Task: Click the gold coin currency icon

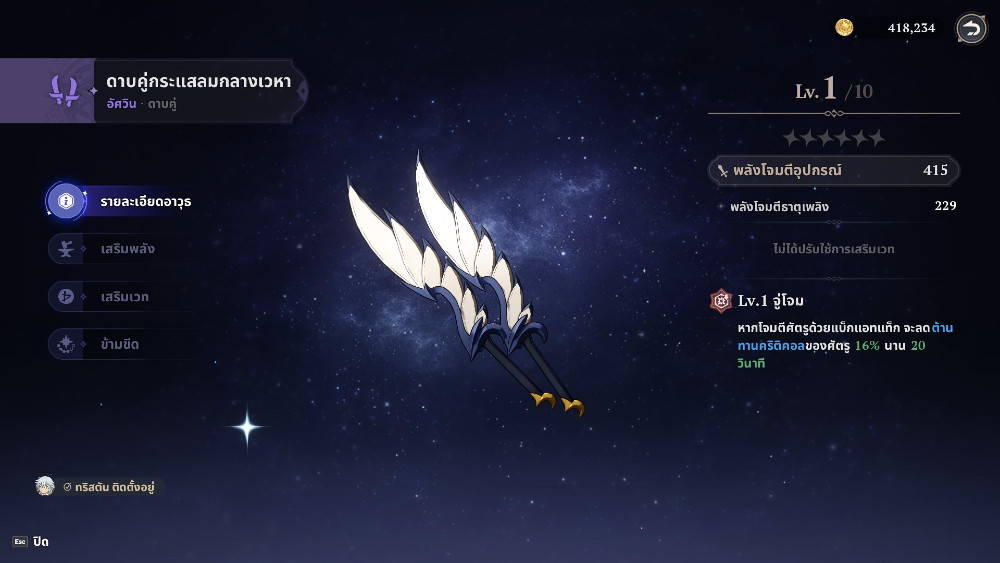Action: point(844,28)
